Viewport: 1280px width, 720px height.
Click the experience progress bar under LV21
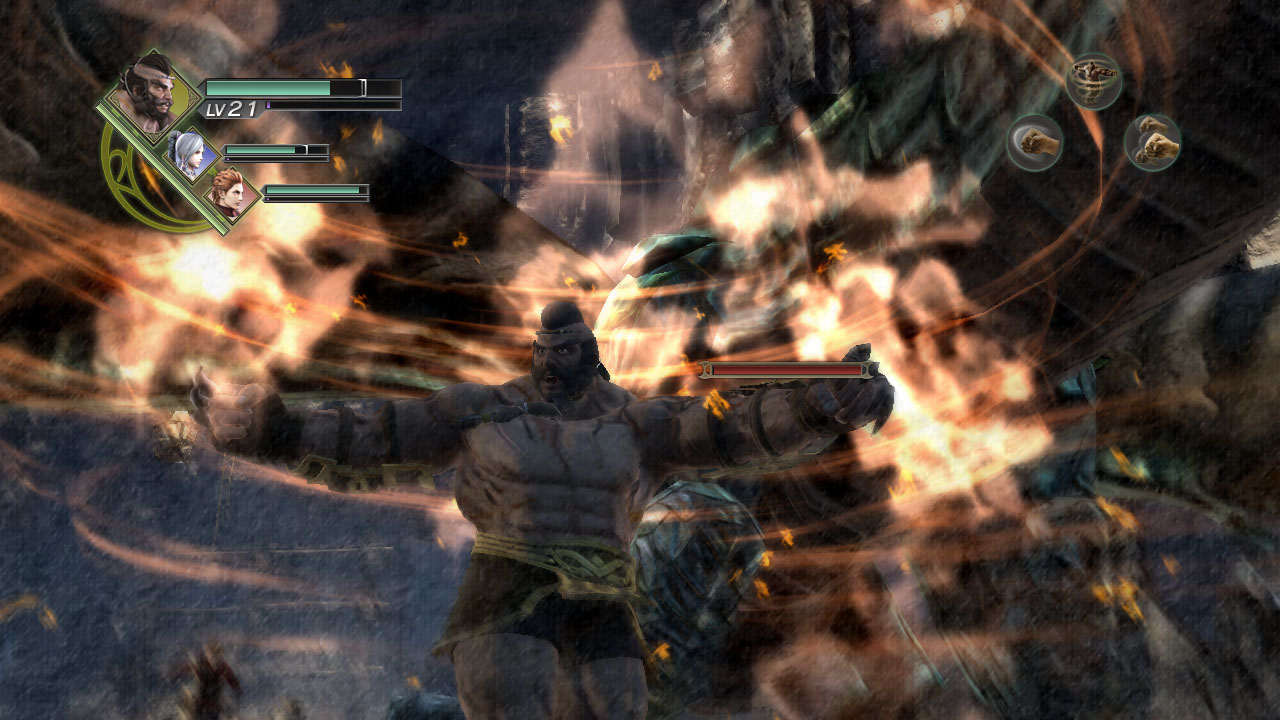click(330, 106)
